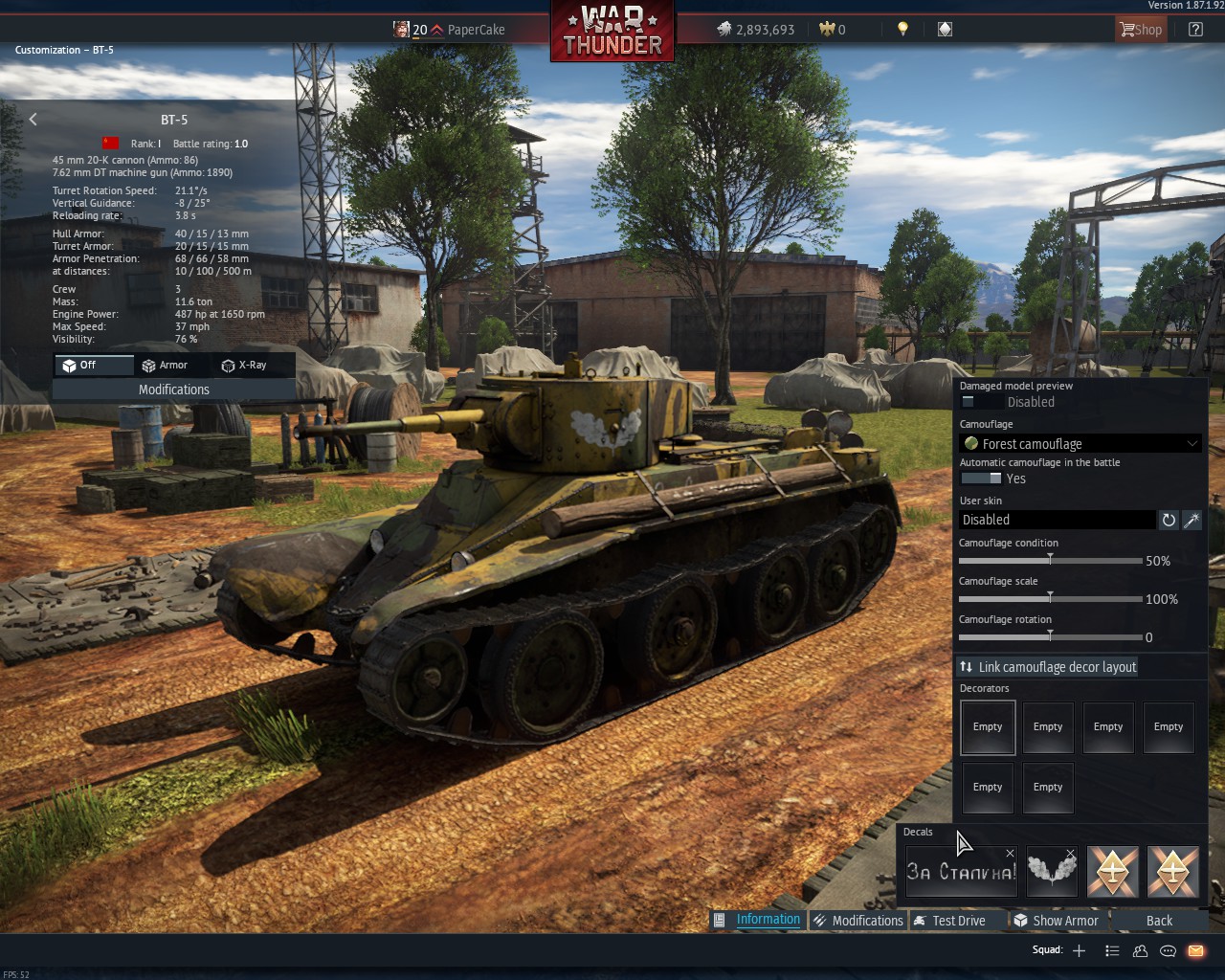Click Link camouflage decor layout
Image resolution: width=1225 pixels, height=980 pixels.
tap(1048, 667)
